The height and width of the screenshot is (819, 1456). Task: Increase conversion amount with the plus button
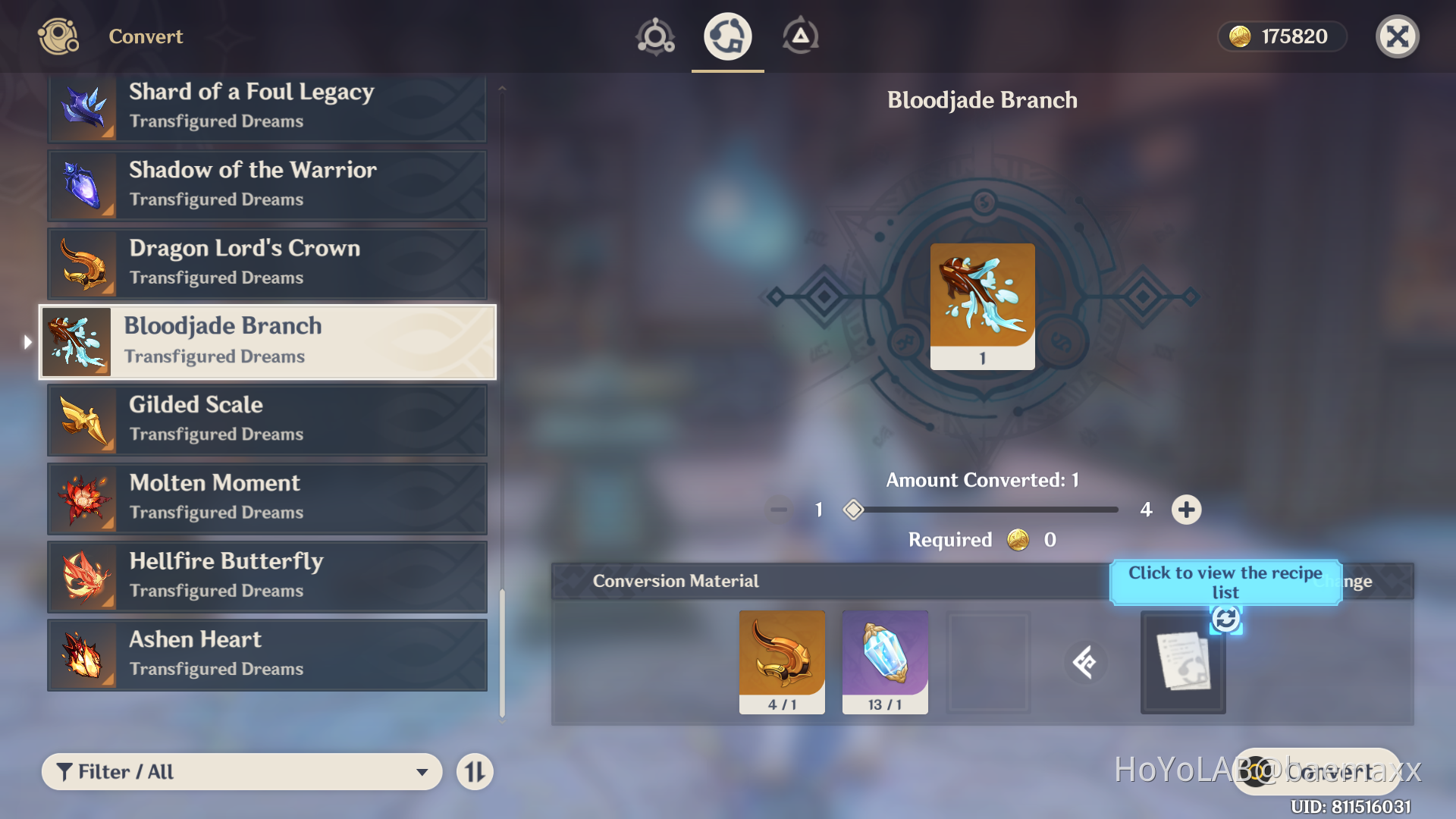[1187, 510]
